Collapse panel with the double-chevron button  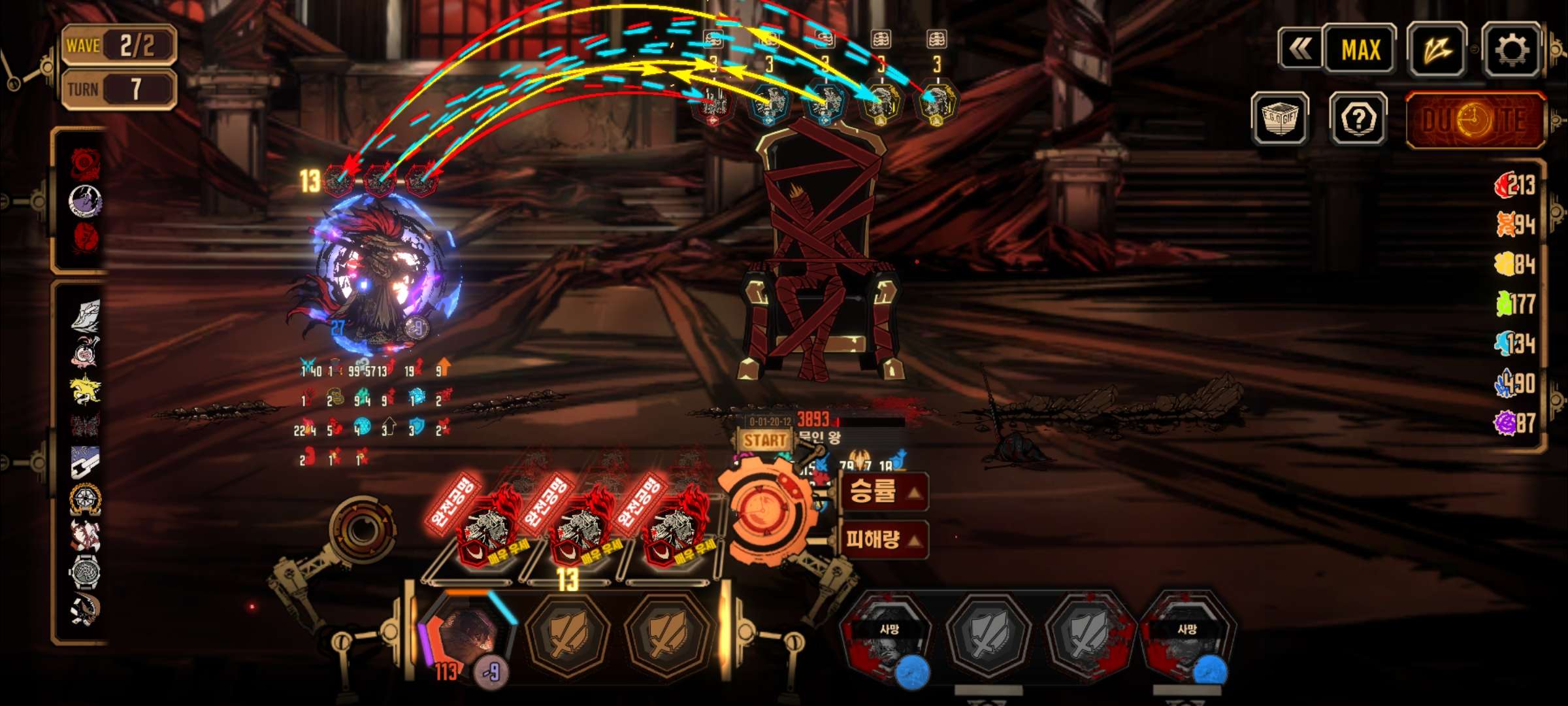(1299, 48)
